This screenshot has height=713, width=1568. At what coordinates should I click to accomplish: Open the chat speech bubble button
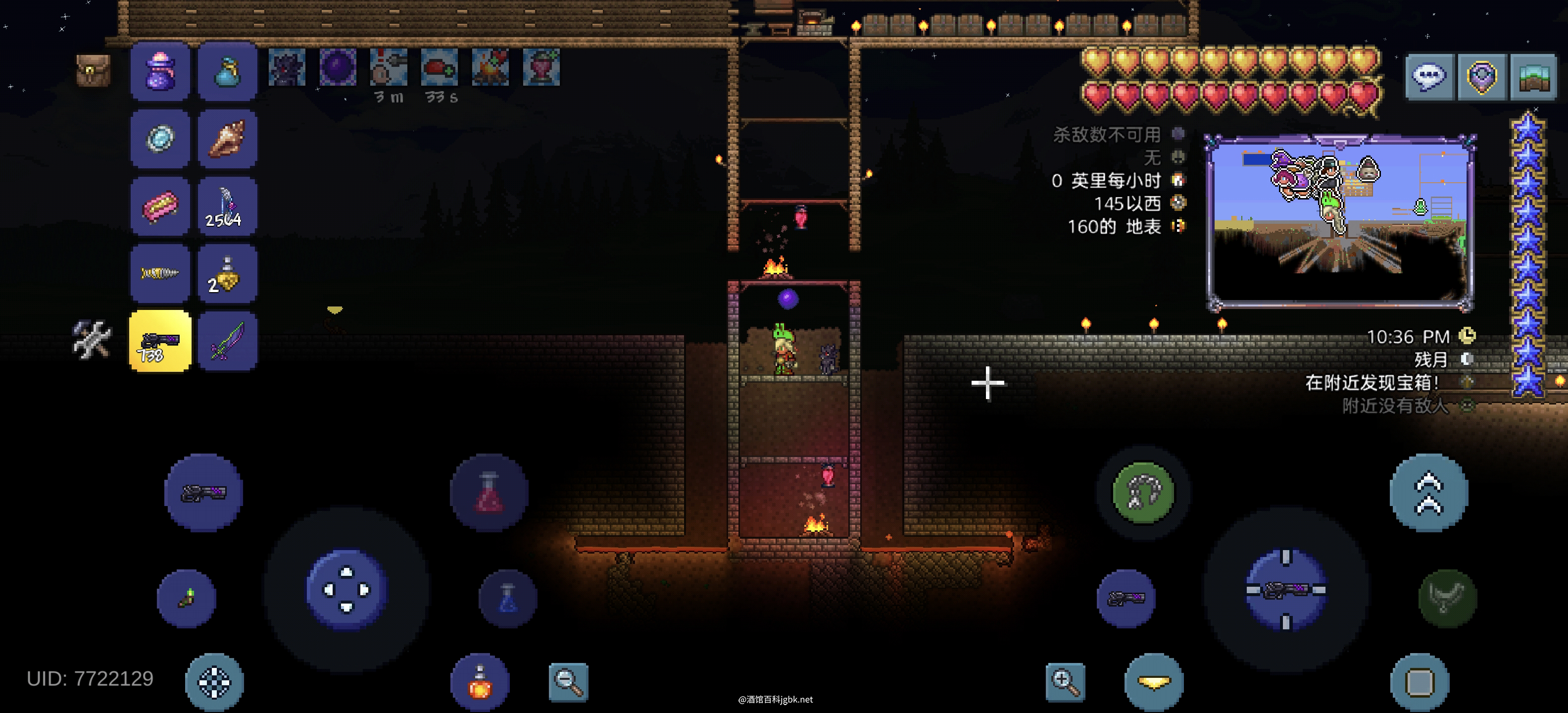click(x=1429, y=77)
